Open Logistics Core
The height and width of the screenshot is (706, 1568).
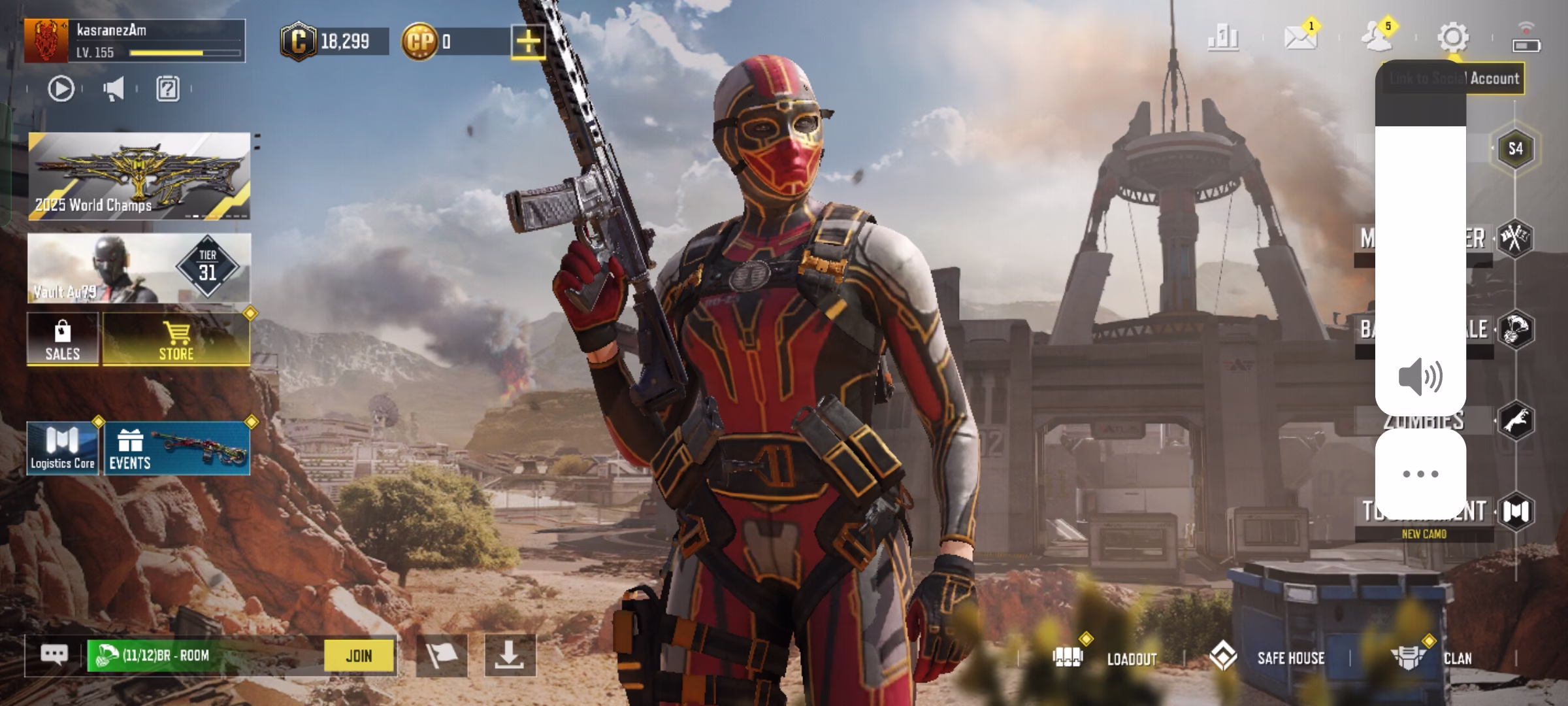[x=63, y=448]
